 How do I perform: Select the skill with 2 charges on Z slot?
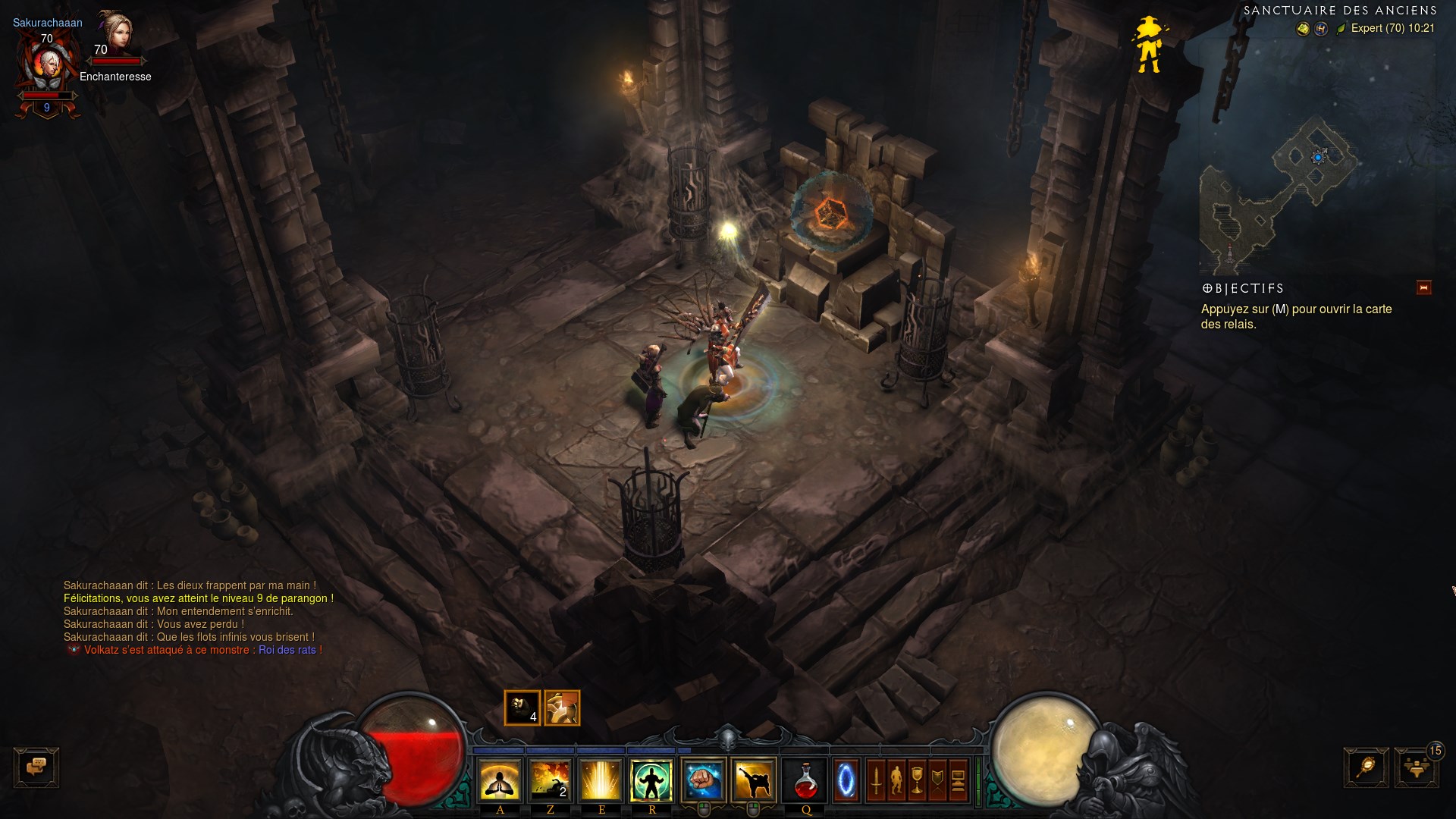coord(551,780)
